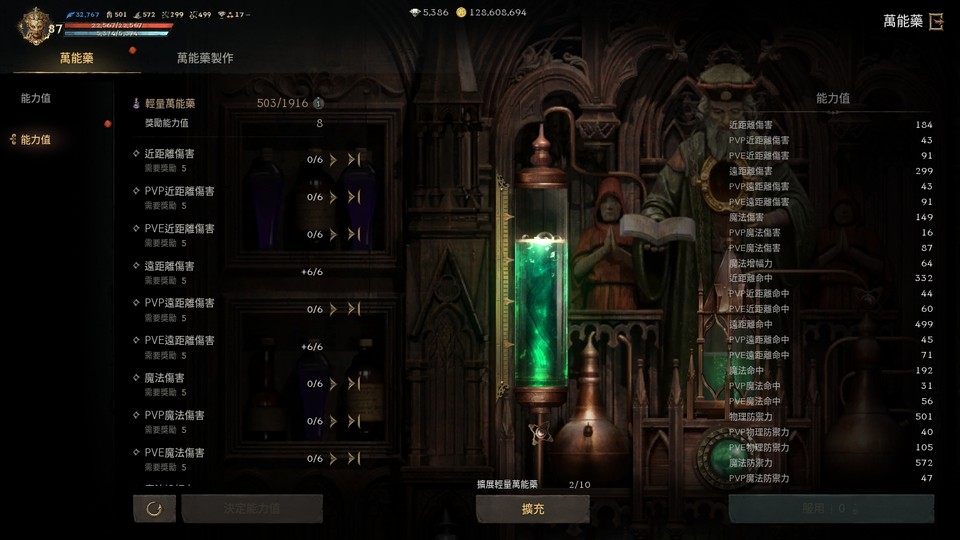Add one point to PVP遠距離傷害

tap(334, 309)
